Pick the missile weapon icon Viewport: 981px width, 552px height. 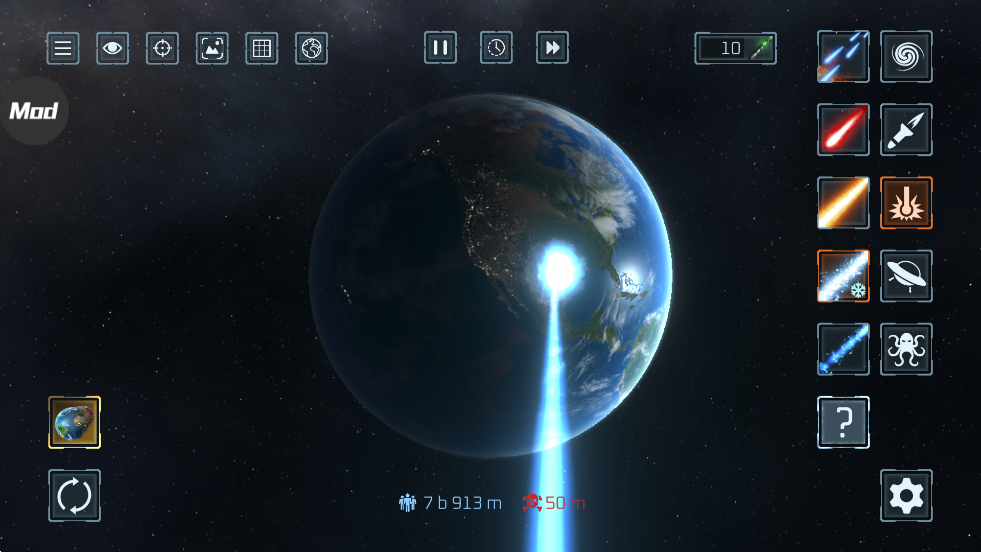[906, 129]
